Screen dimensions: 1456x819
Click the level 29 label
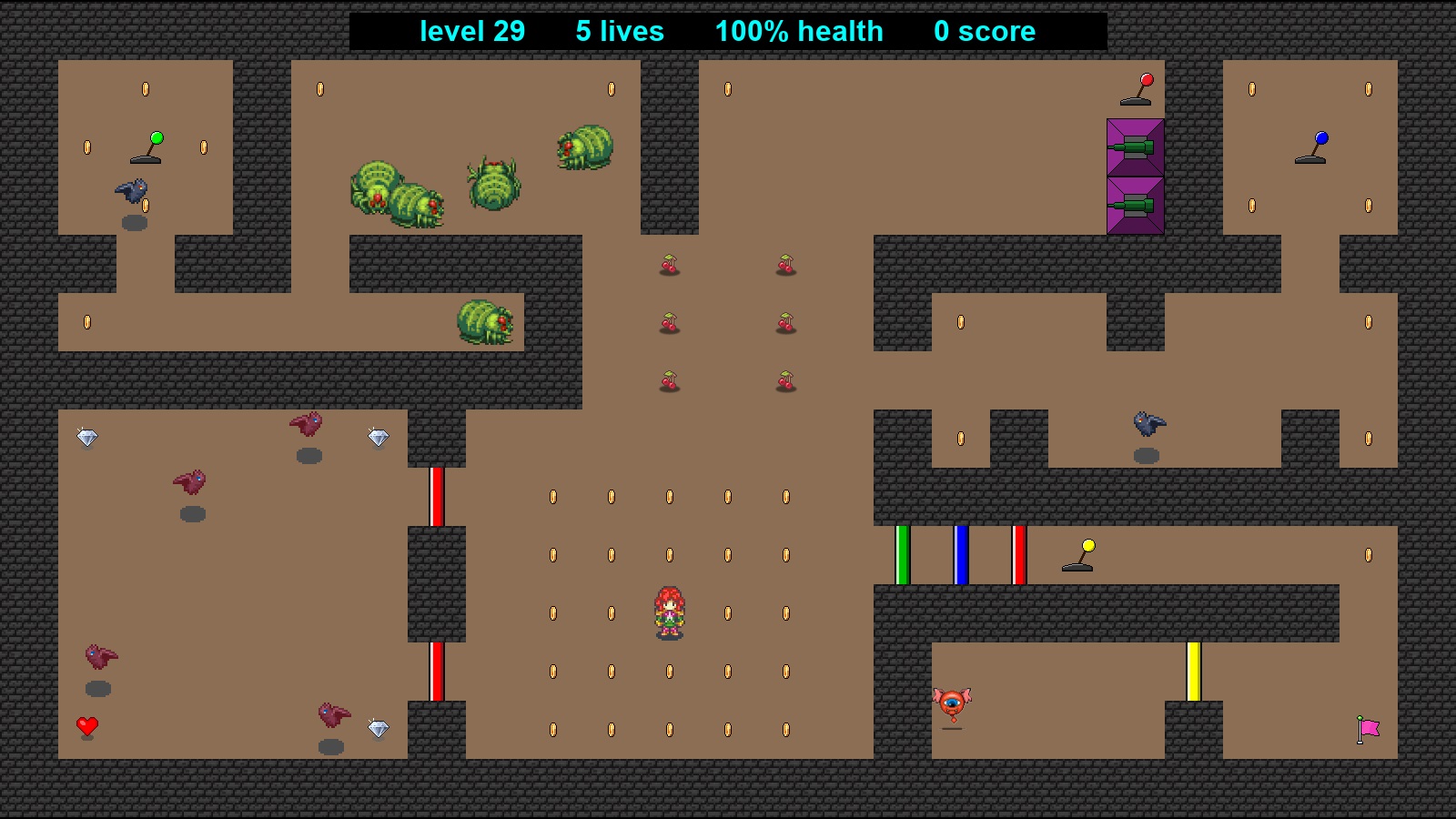coord(472,31)
